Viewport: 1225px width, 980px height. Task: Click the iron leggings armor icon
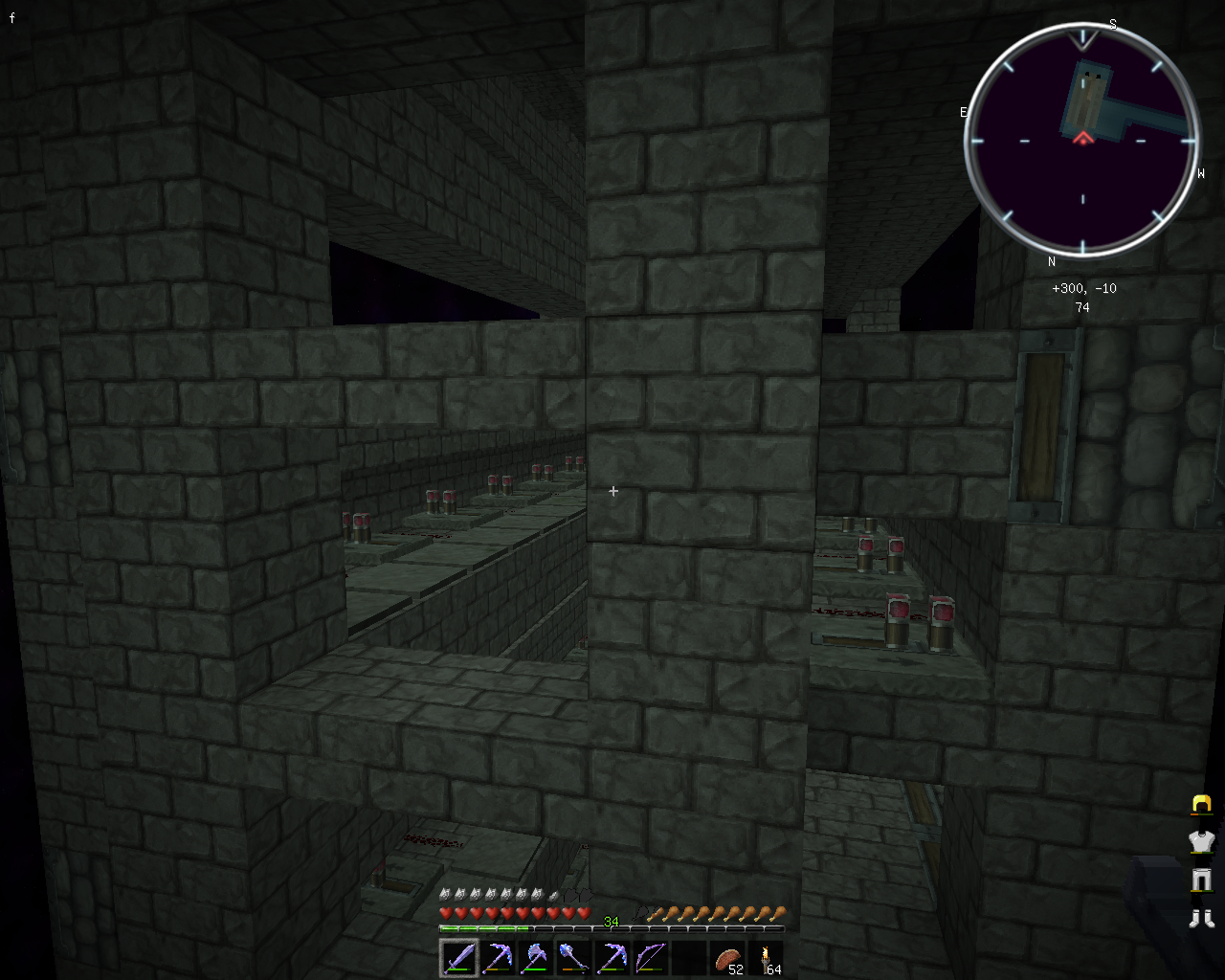click(1201, 880)
